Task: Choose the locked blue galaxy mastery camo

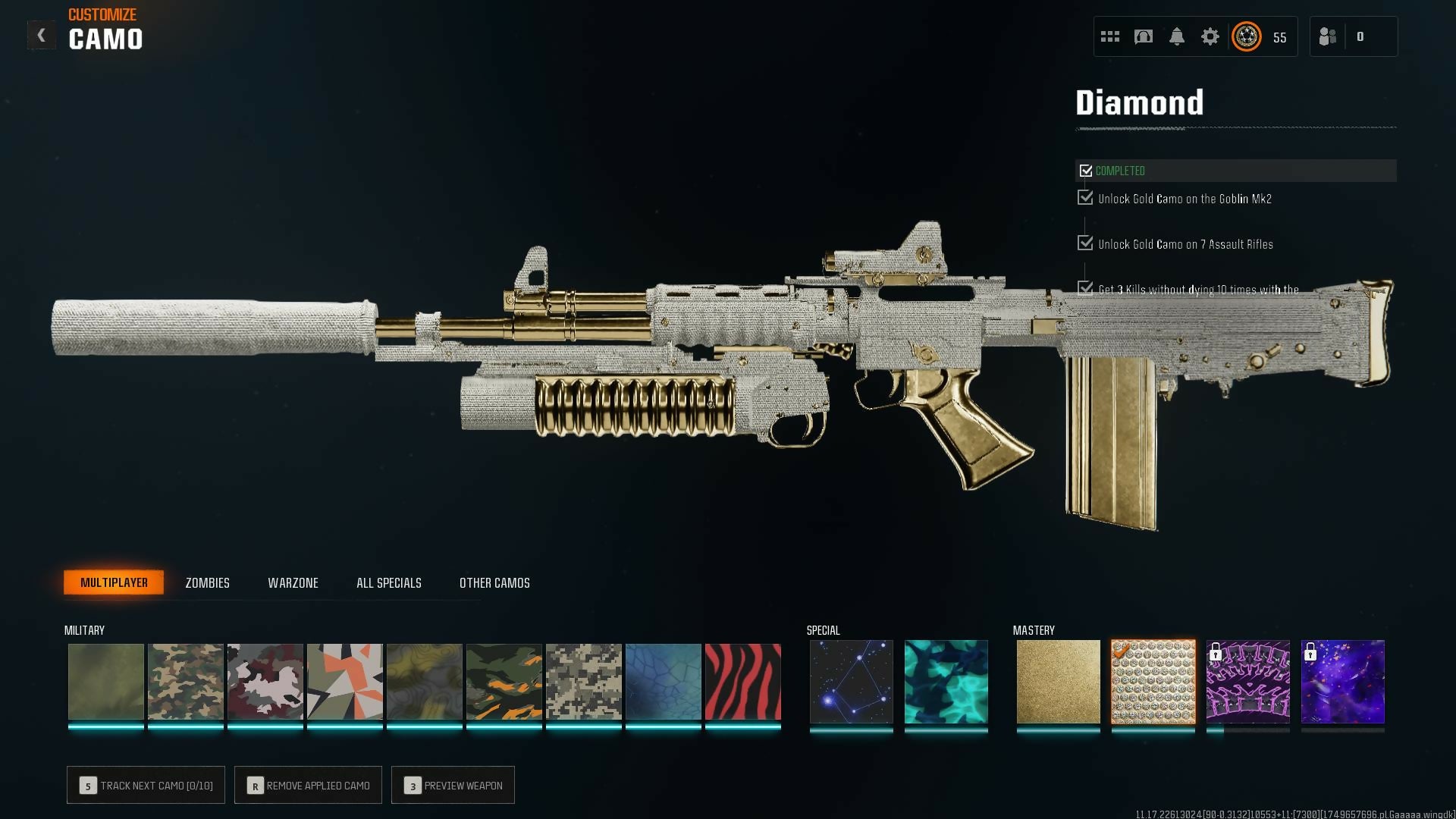Action: point(1342,682)
